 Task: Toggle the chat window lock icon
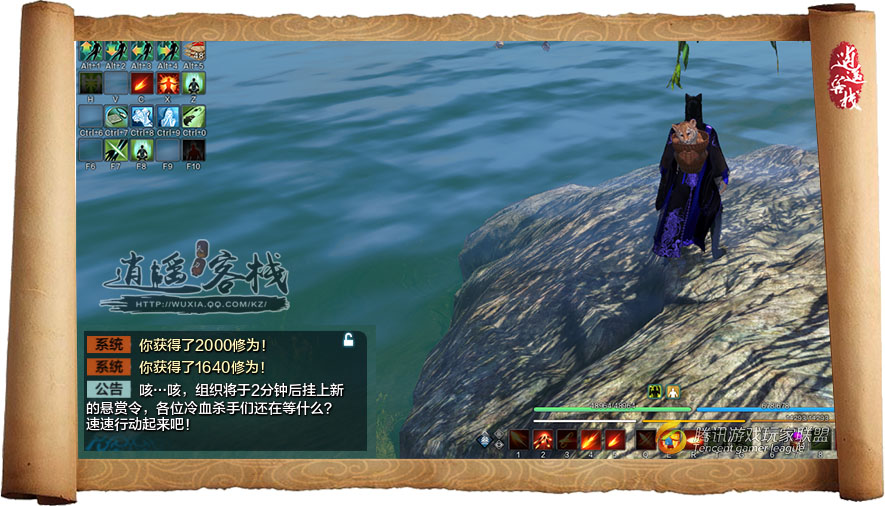(347, 340)
